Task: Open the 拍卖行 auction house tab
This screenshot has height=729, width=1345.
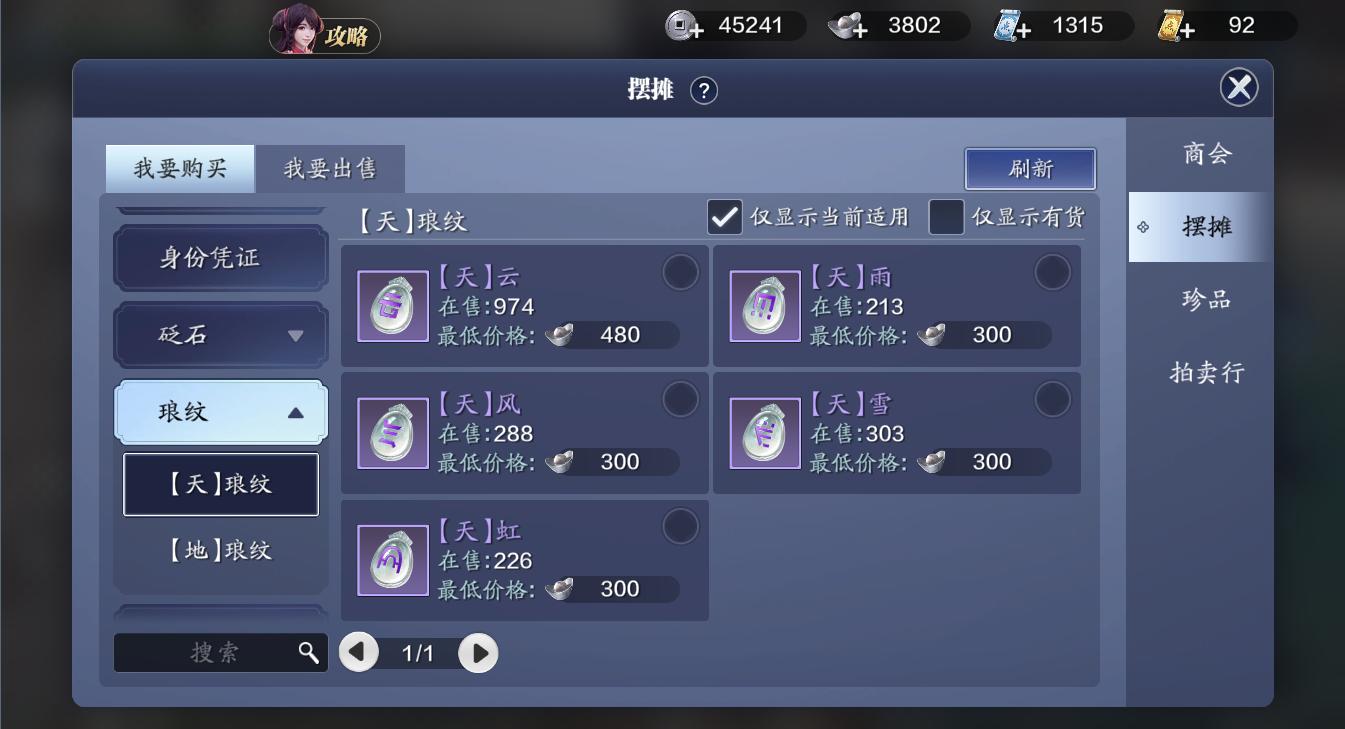Action: tap(1206, 373)
